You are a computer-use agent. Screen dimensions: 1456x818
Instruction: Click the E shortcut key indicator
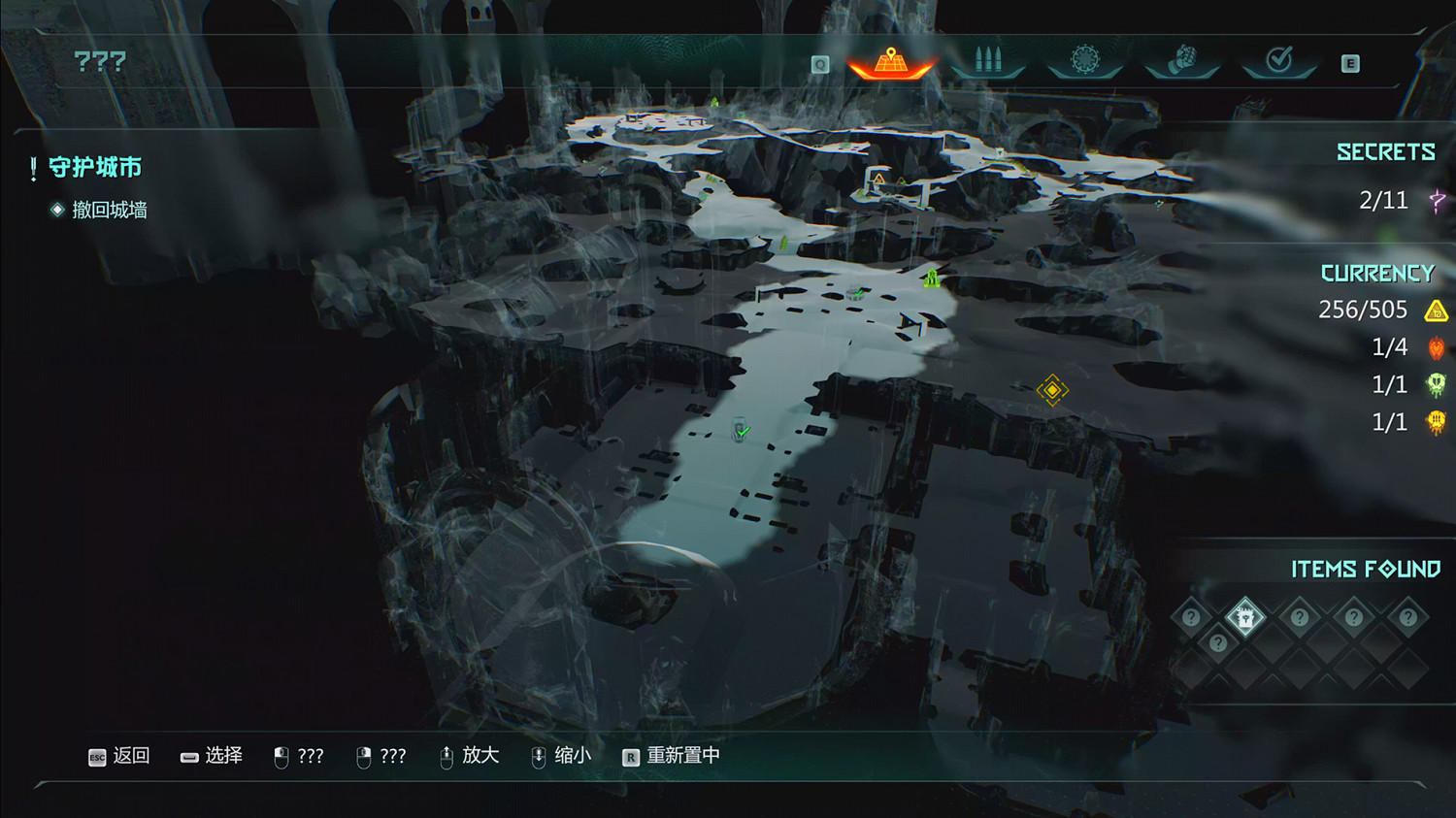tap(1349, 64)
